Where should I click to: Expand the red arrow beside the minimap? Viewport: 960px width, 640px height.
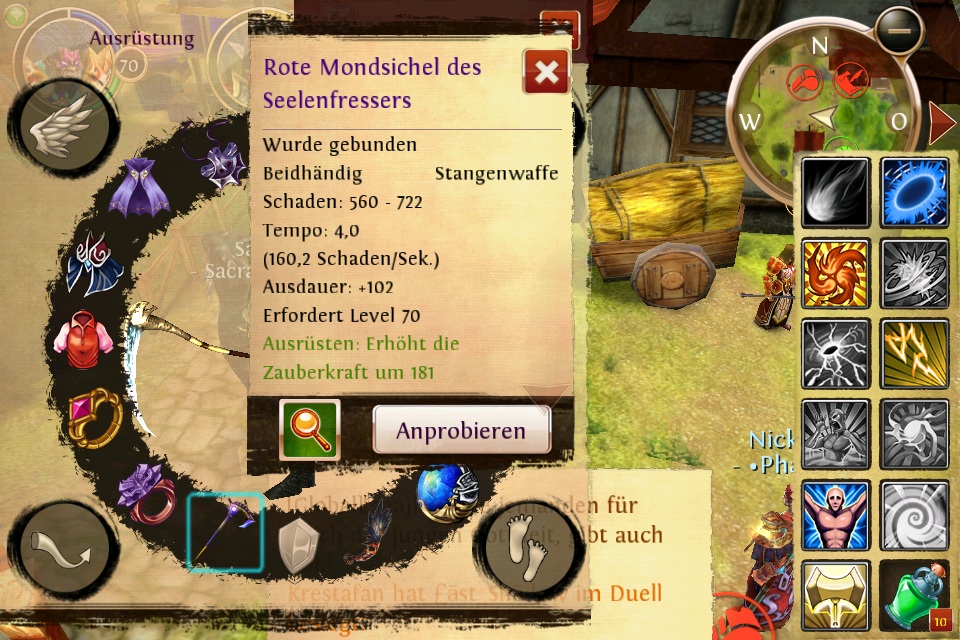pyautogui.click(x=941, y=123)
